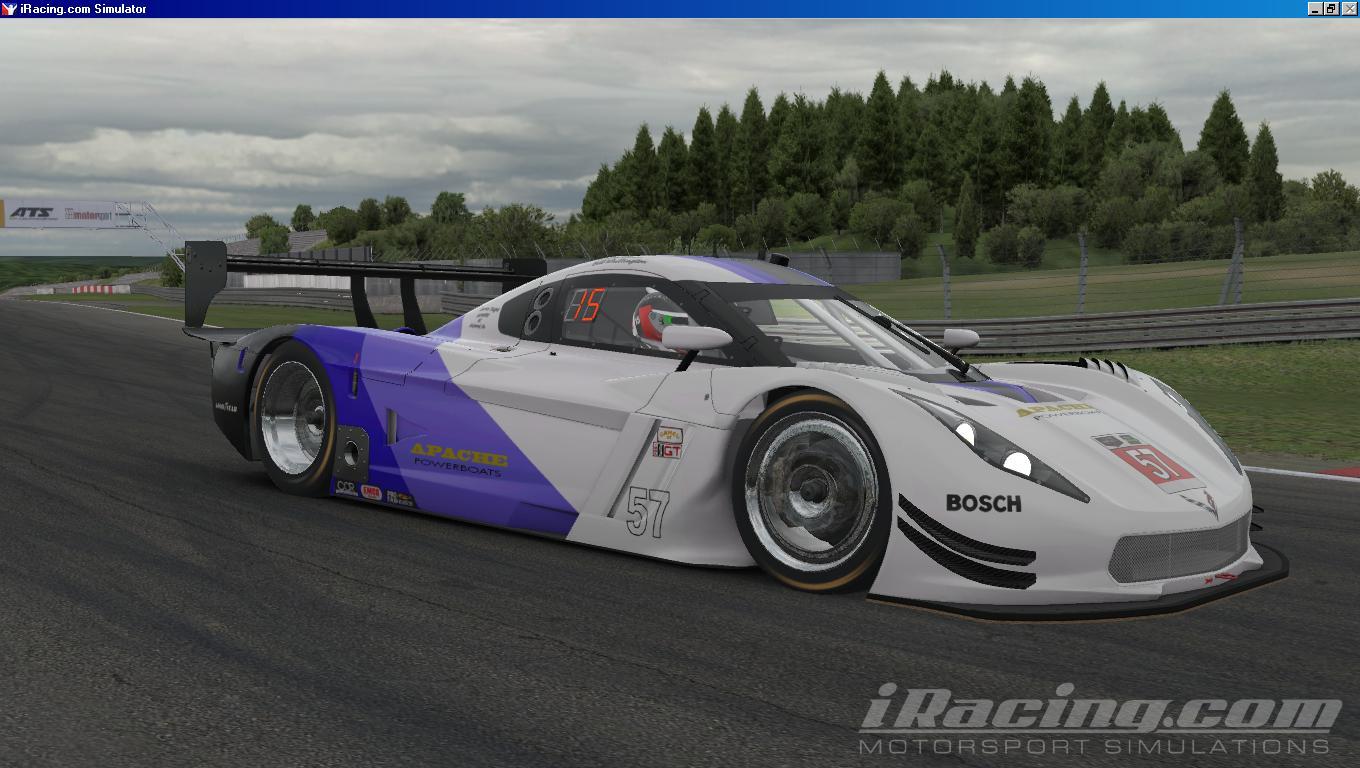Minimize the iRacing.com Simulator window
Screen dimensions: 1360x768
[1316, 8]
